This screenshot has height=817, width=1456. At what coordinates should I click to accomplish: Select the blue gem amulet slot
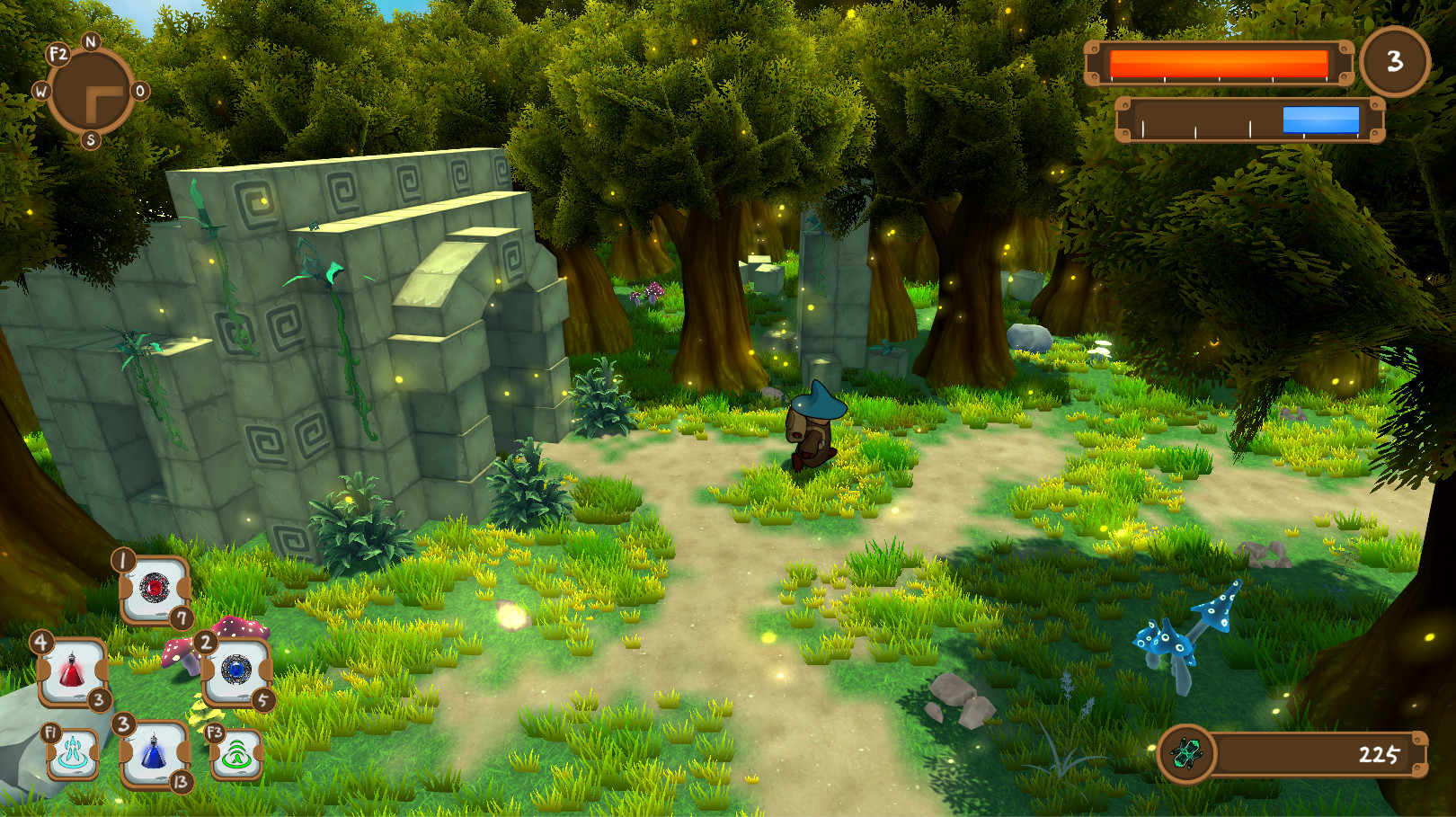tap(236, 670)
